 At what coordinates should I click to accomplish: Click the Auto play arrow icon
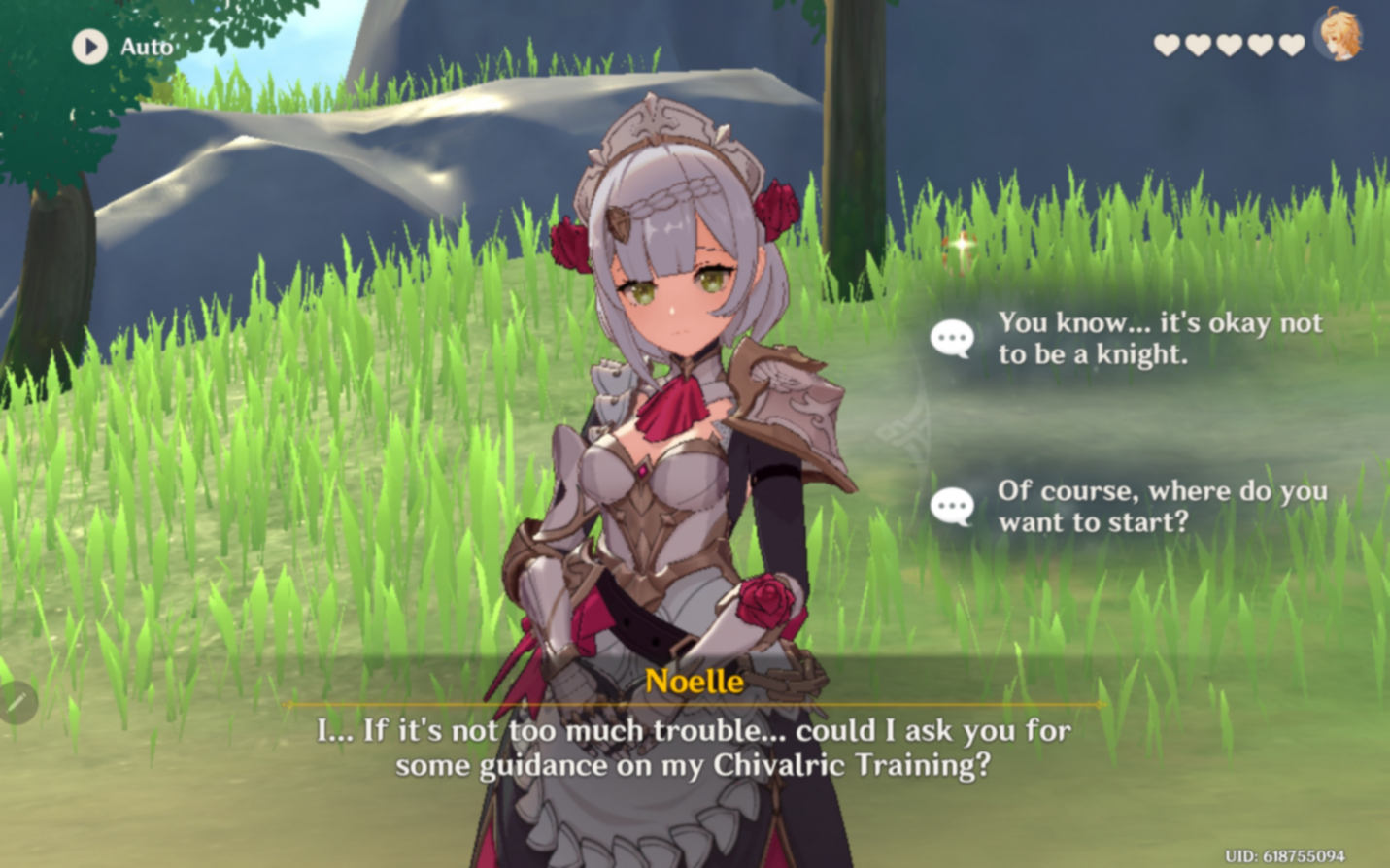point(88,45)
